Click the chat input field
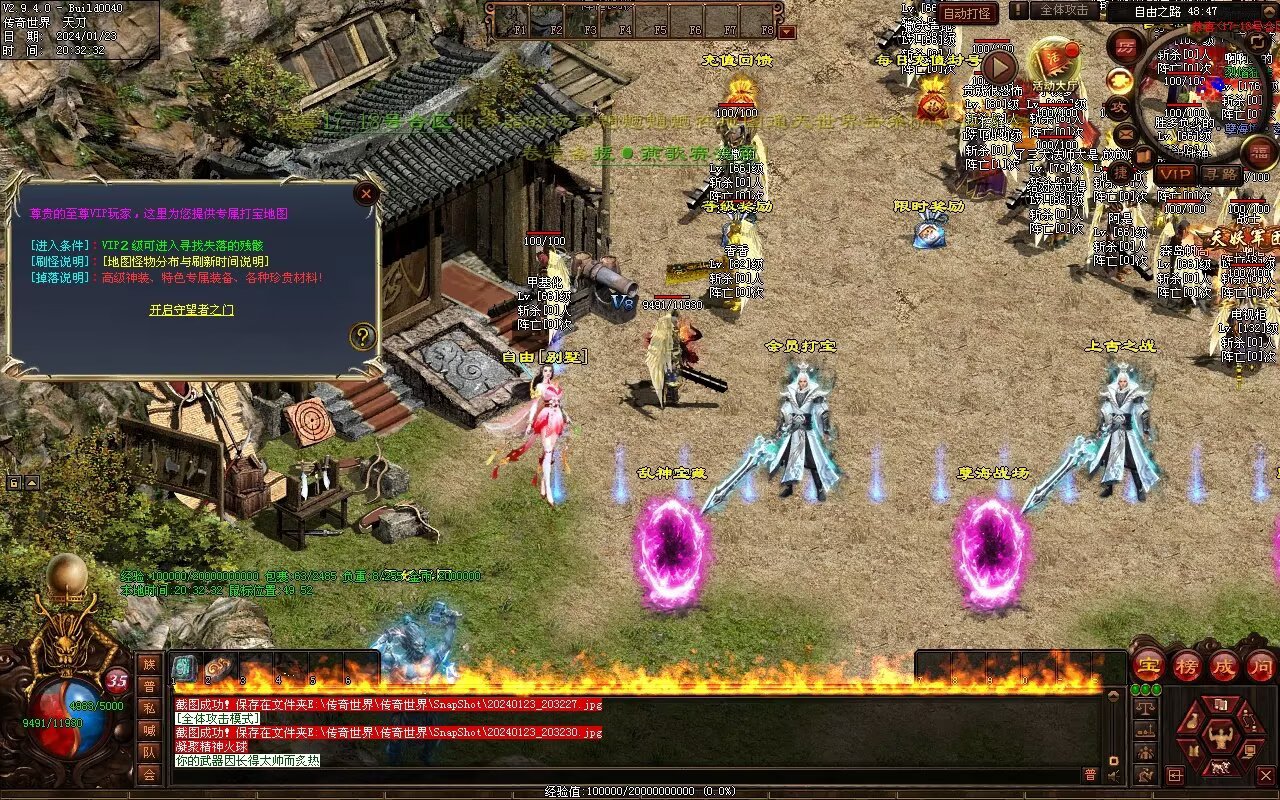The width and height of the screenshot is (1280, 800). pyautogui.click(x=620, y=775)
